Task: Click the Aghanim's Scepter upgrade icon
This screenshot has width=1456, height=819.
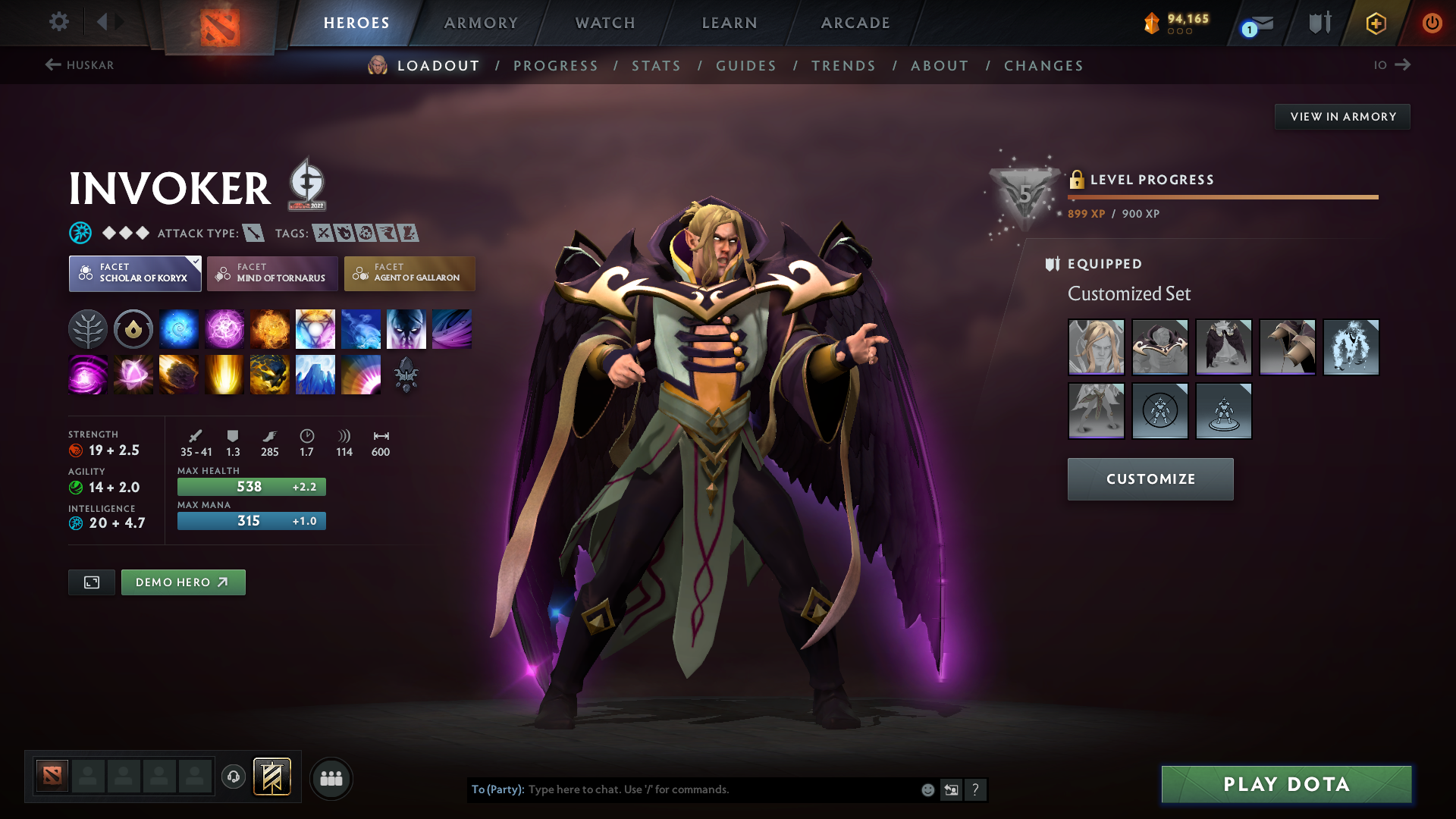Action: (406, 374)
